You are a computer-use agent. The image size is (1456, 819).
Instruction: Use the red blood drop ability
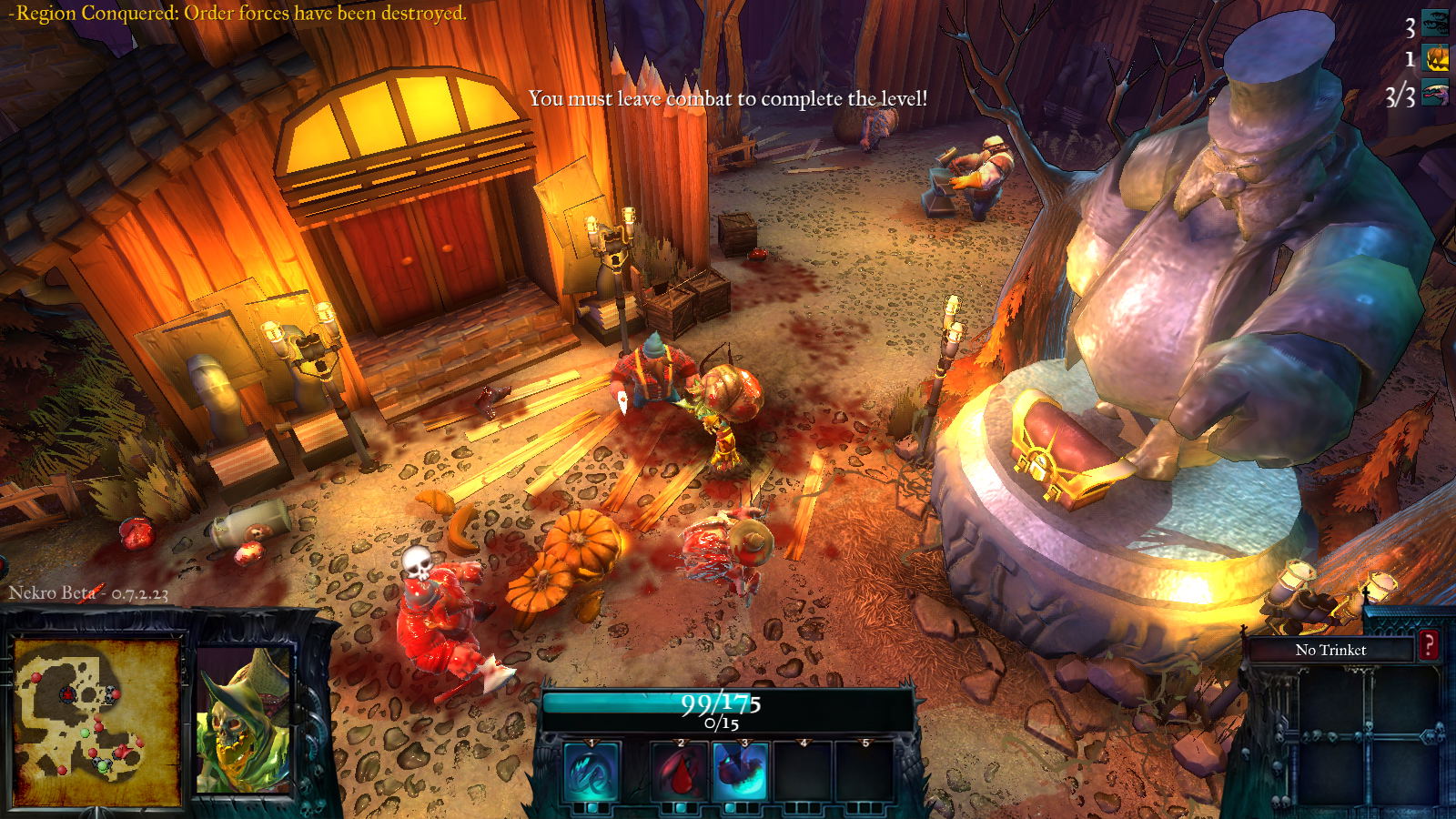[x=679, y=771]
